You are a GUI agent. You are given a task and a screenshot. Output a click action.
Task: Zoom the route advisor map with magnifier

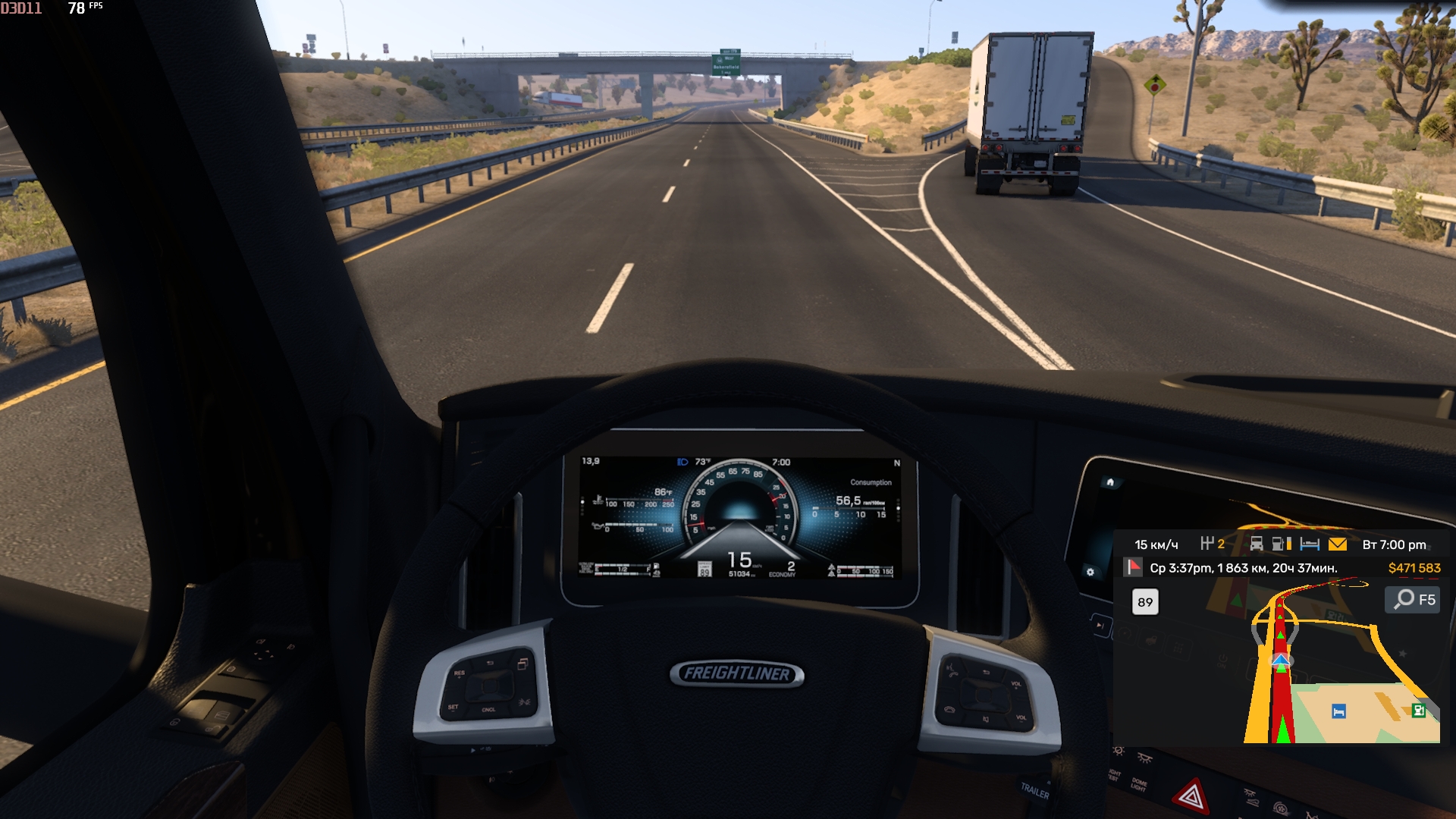1405,599
